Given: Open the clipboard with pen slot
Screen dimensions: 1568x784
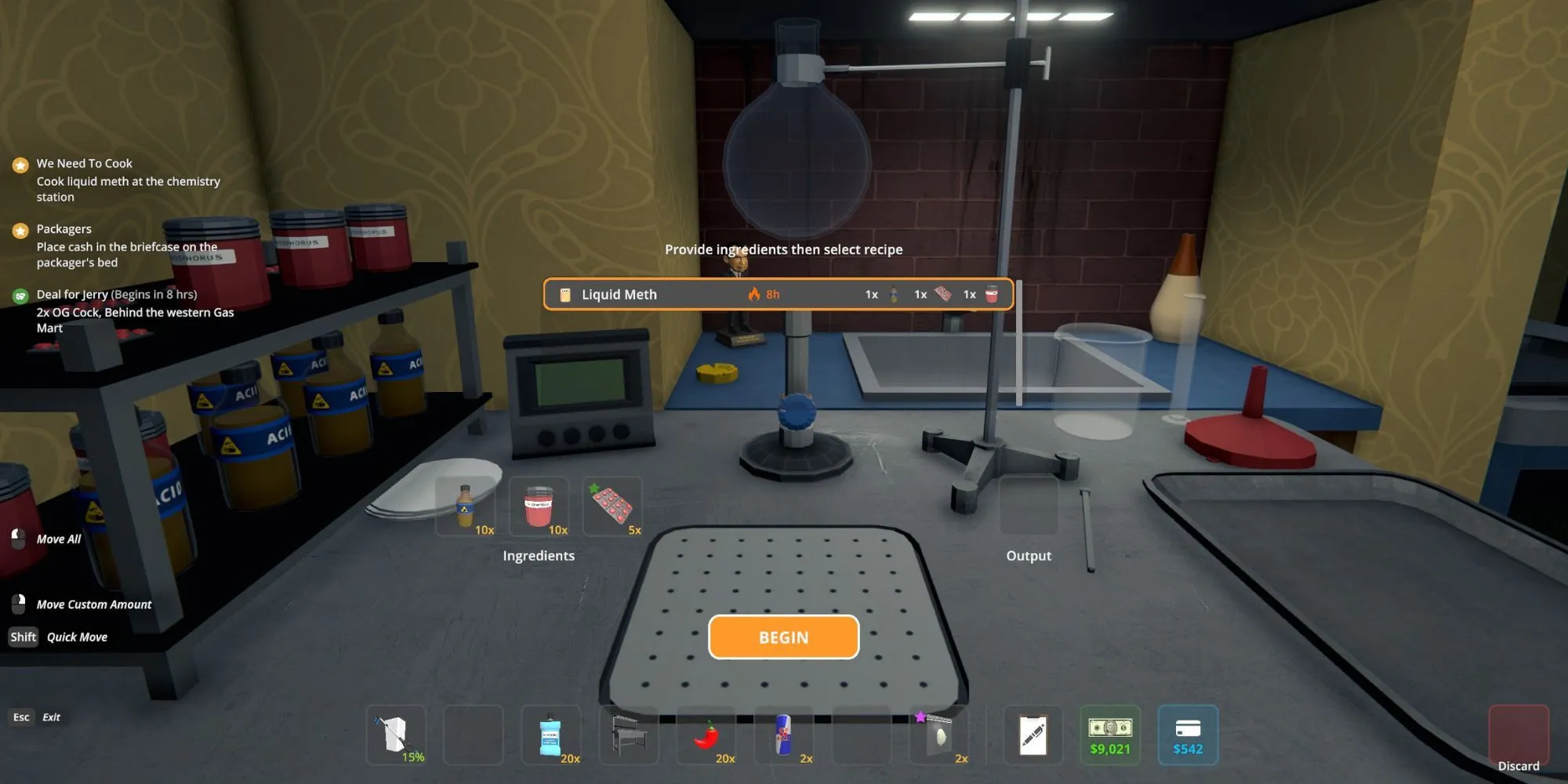Looking at the screenshot, I should 1033,735.
